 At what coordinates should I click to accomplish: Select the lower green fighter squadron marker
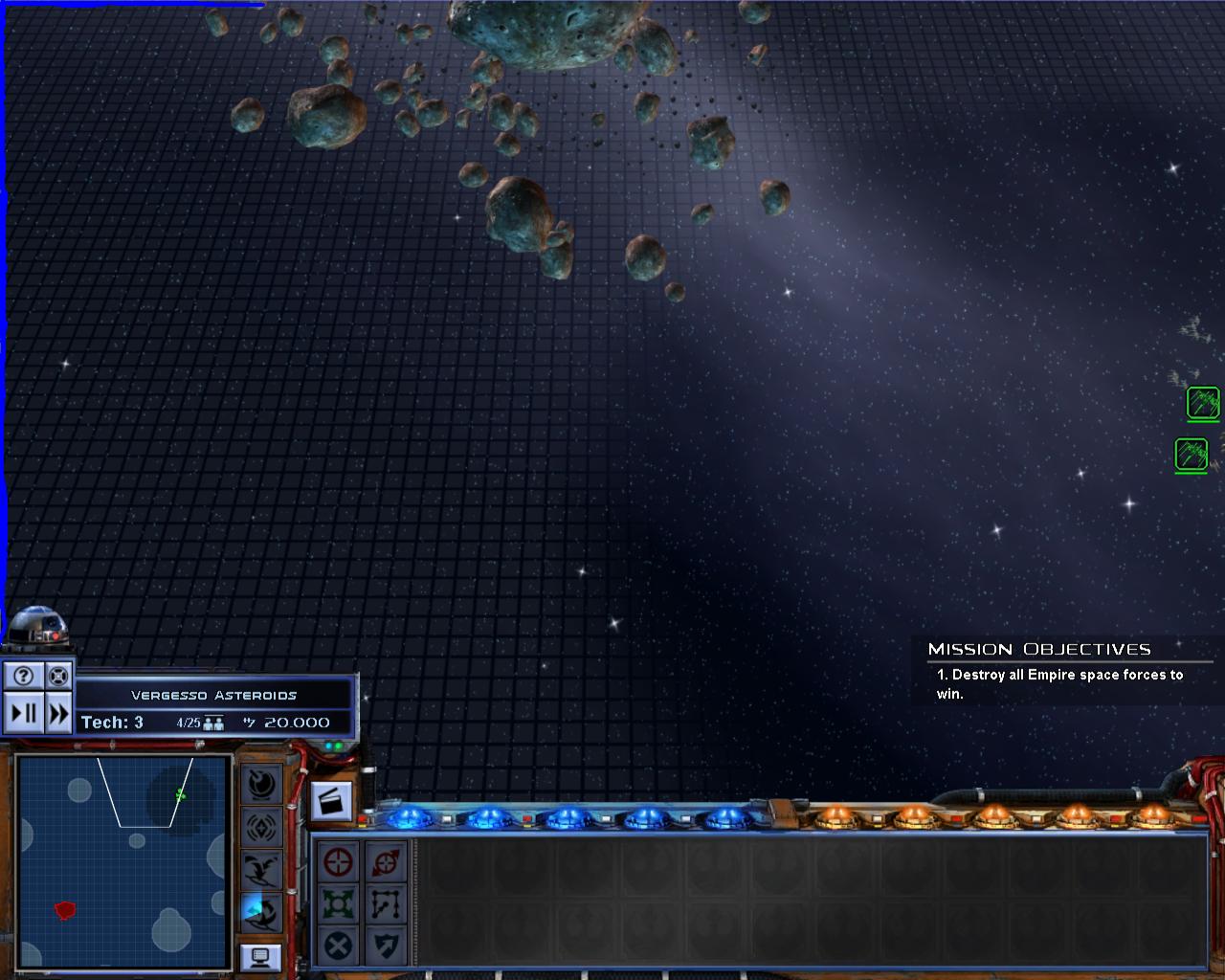[x=1192, y=454]
